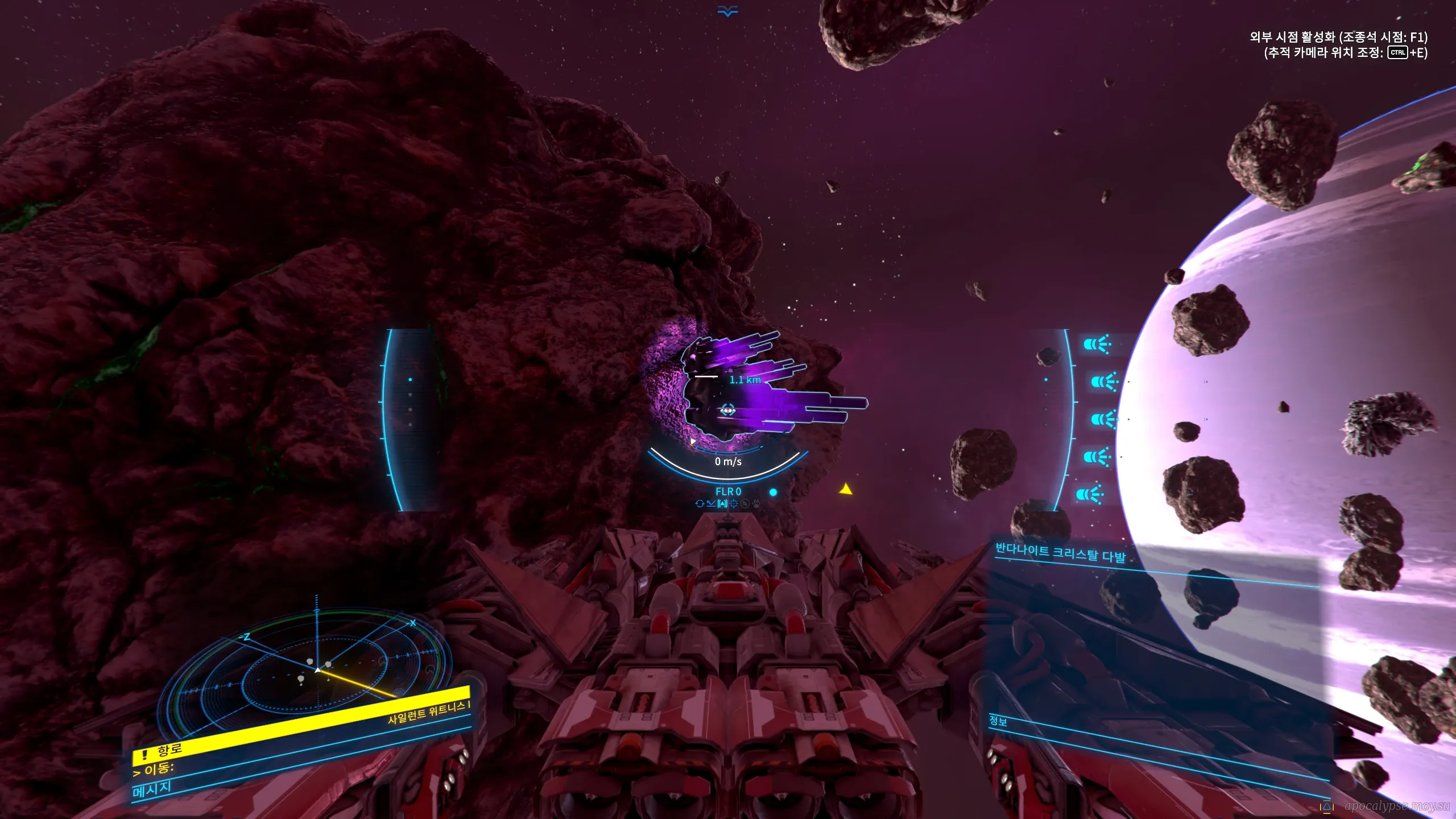Toggle the aim assist crosshair icon
Screen dimensions: 1456x819
point(734,503)
